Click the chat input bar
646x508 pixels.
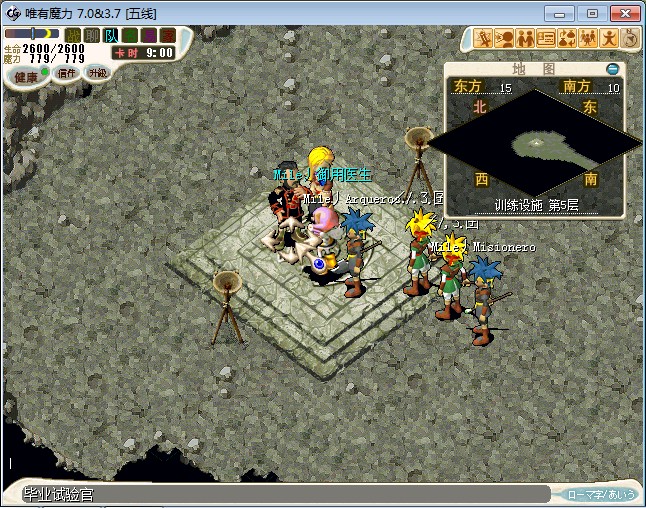(x=280, y=494)
